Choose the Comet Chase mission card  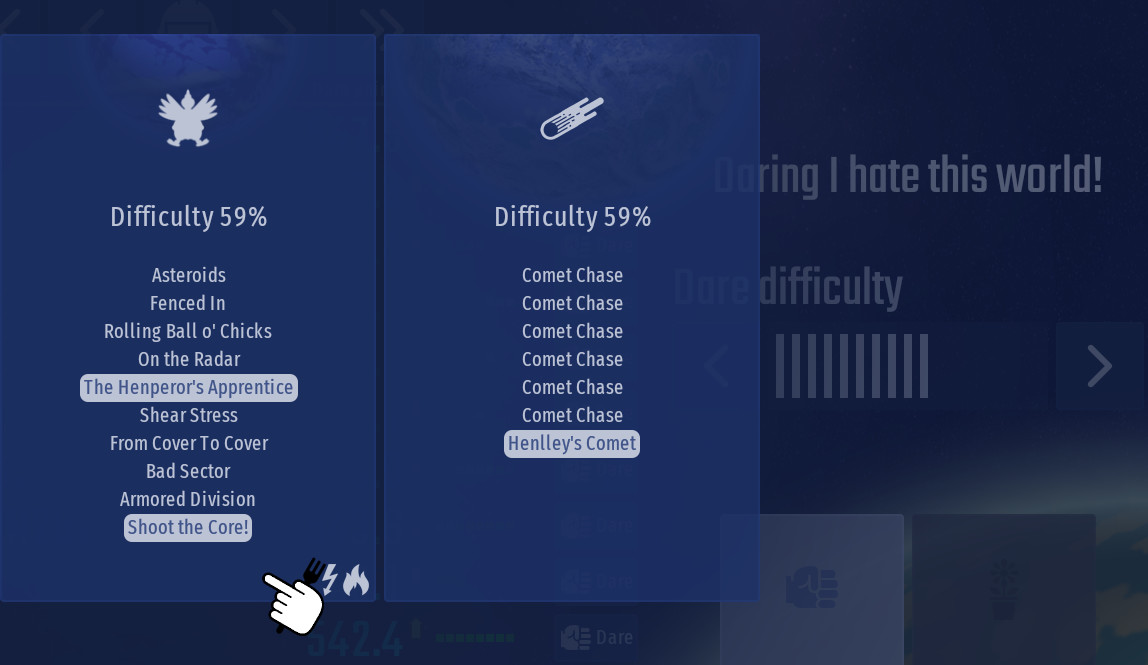click(x=572, y=318)
